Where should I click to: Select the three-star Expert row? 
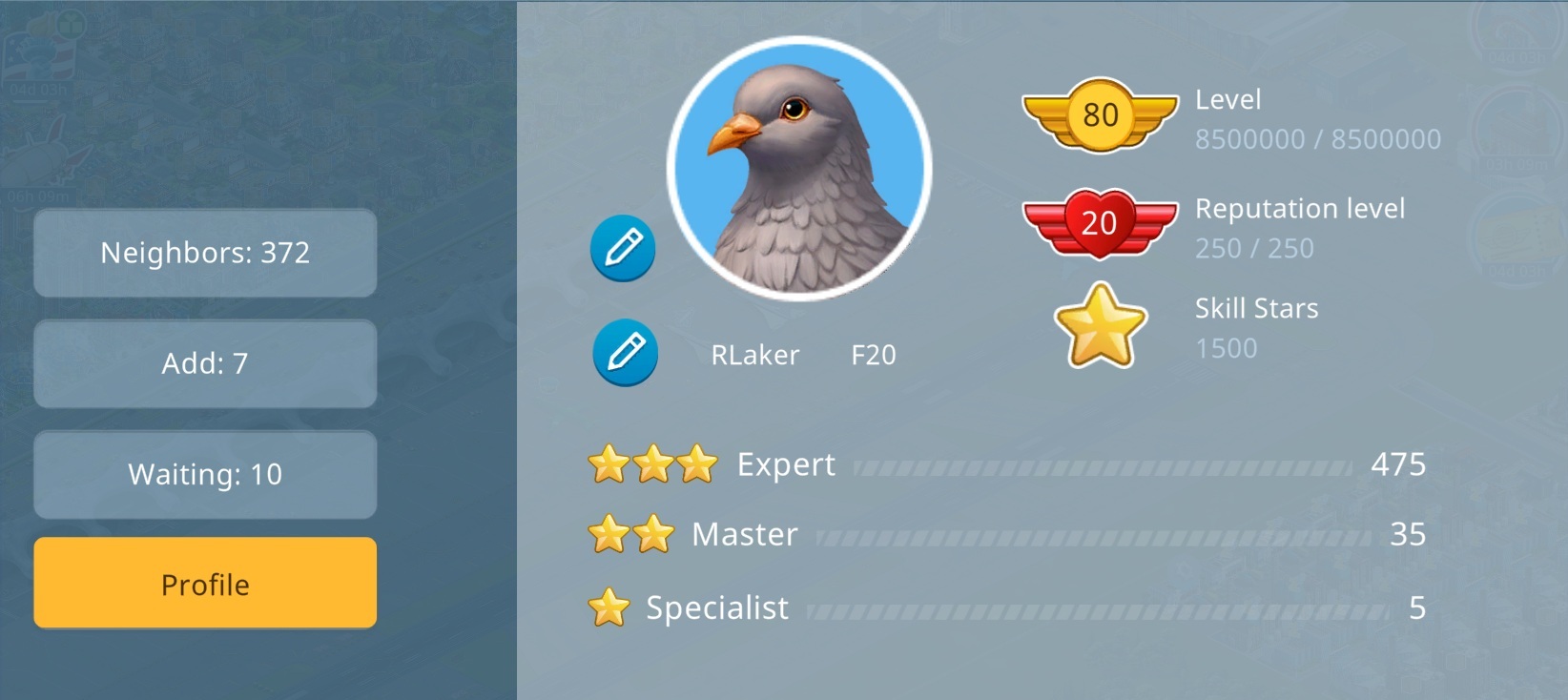pos(1006,464)
